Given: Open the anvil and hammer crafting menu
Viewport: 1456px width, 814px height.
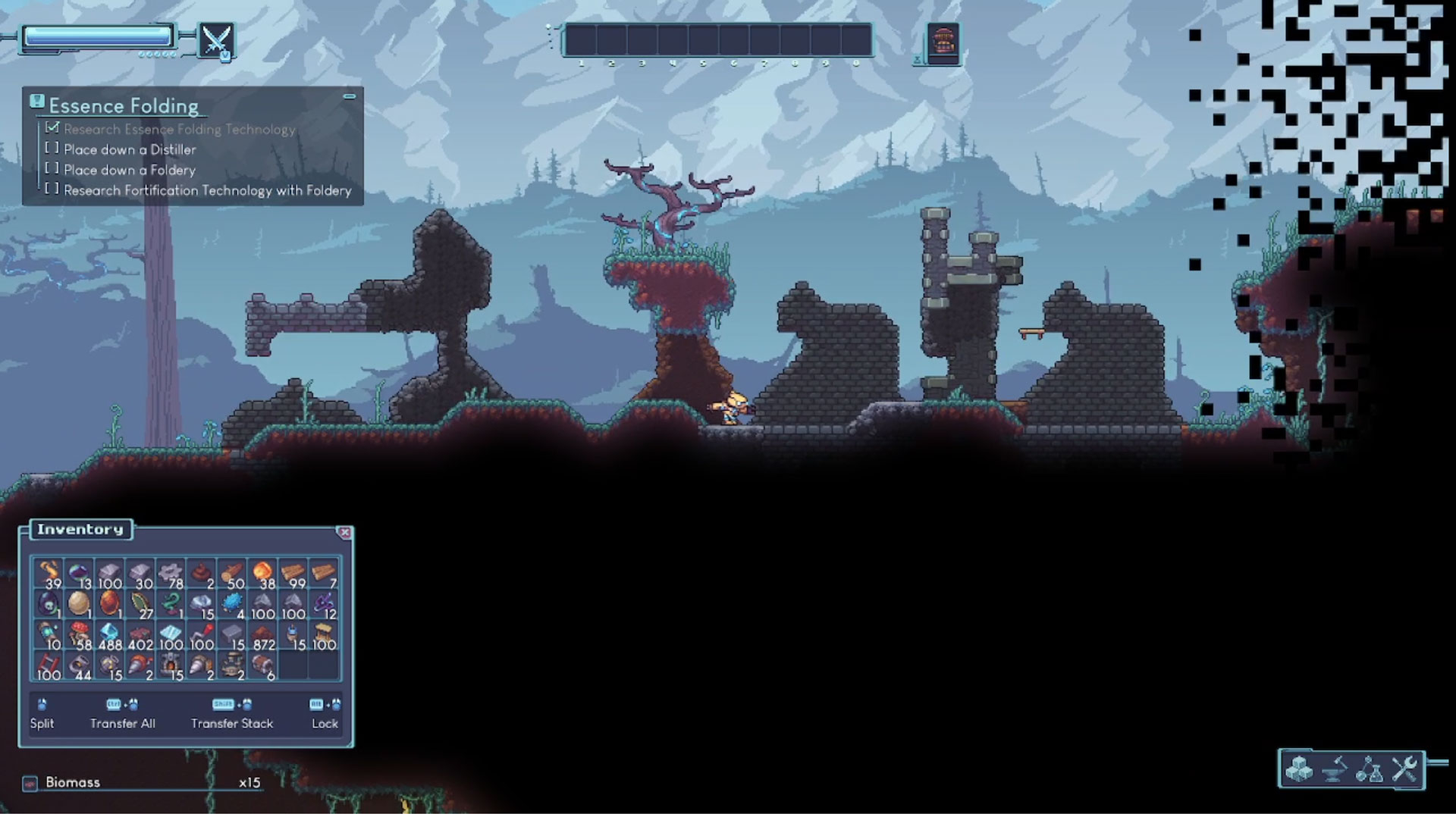Looking at the screenshot, I should pyautogui.click(x=1335, y=769).
